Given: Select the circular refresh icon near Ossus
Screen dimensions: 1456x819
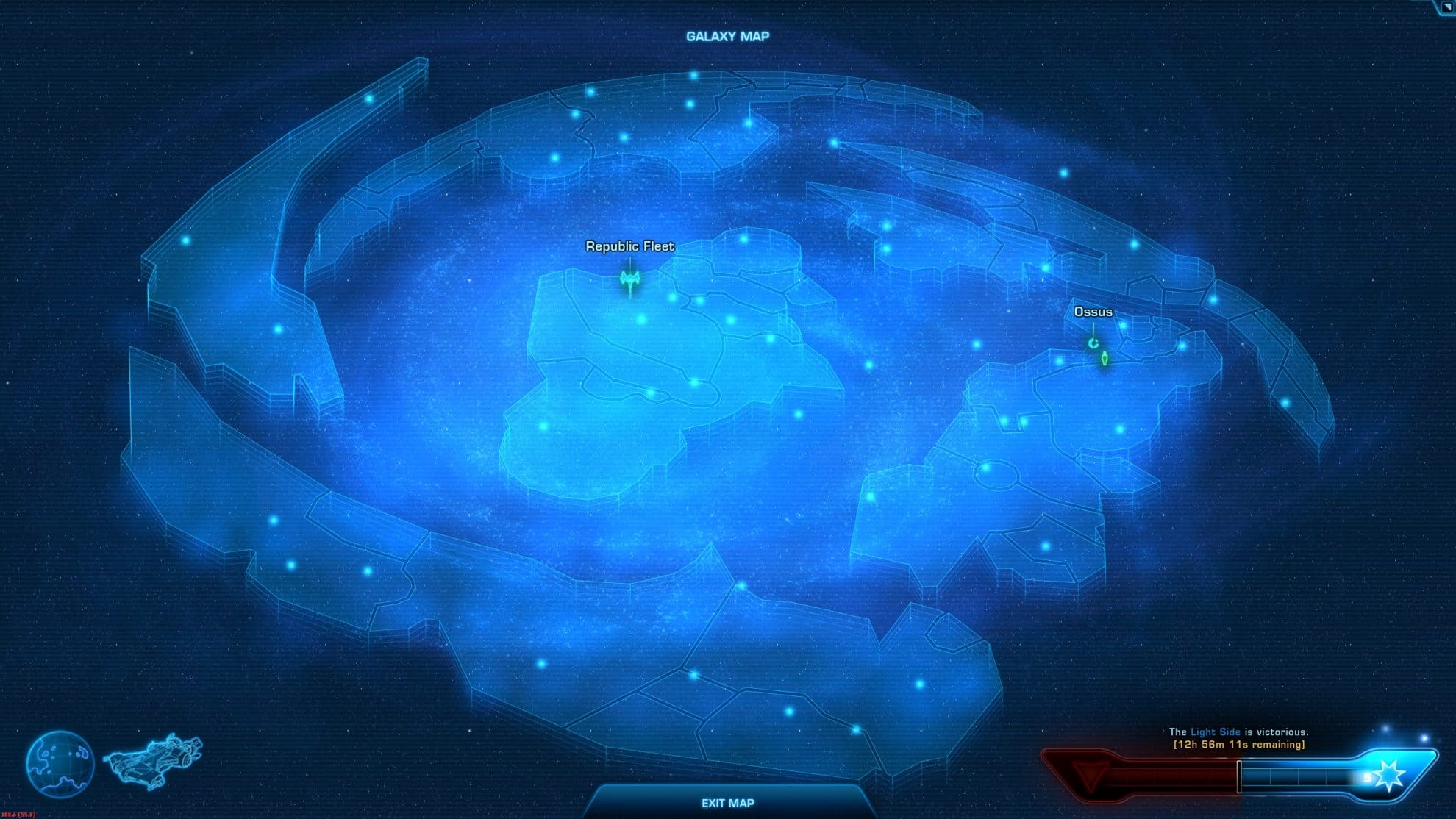Looking at the screenshot, I should click(1093, 343).
